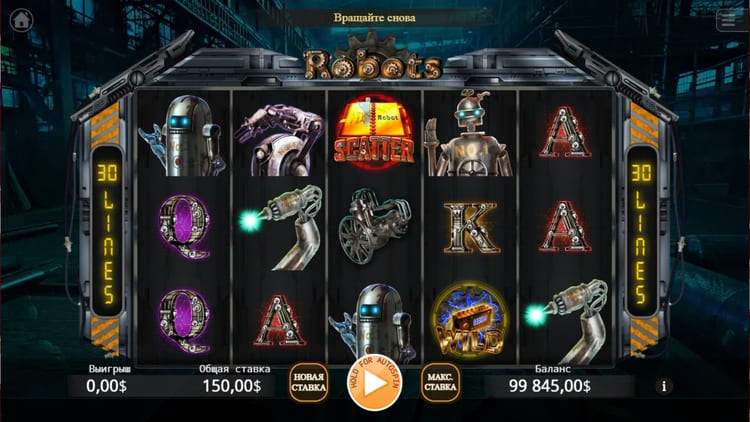Show the game info with the i icon
The width and height of the screenshot is (750, 422).
point(664,386)
